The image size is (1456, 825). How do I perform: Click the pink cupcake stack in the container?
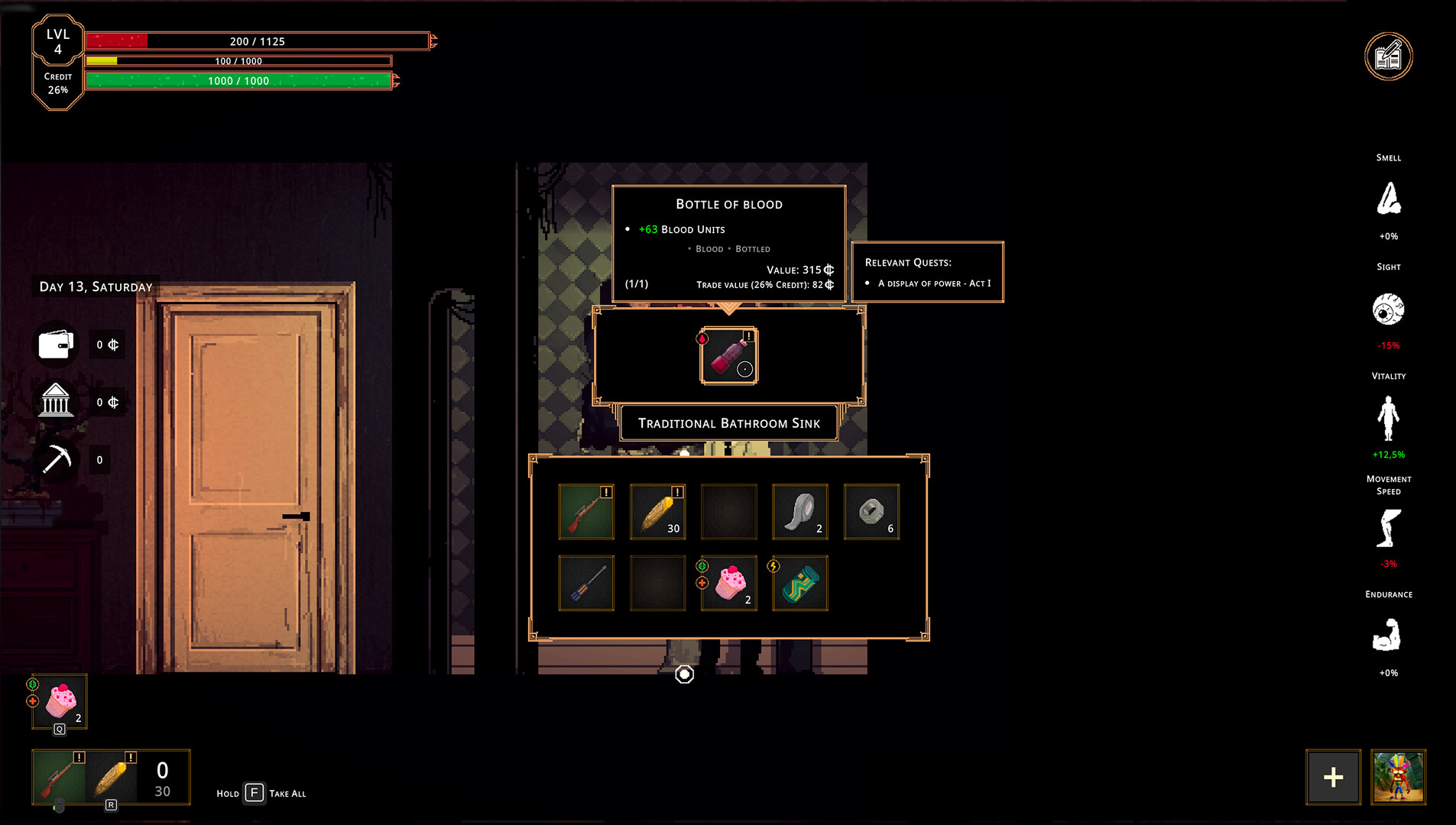pyautogui.click(x=728, y=583)
